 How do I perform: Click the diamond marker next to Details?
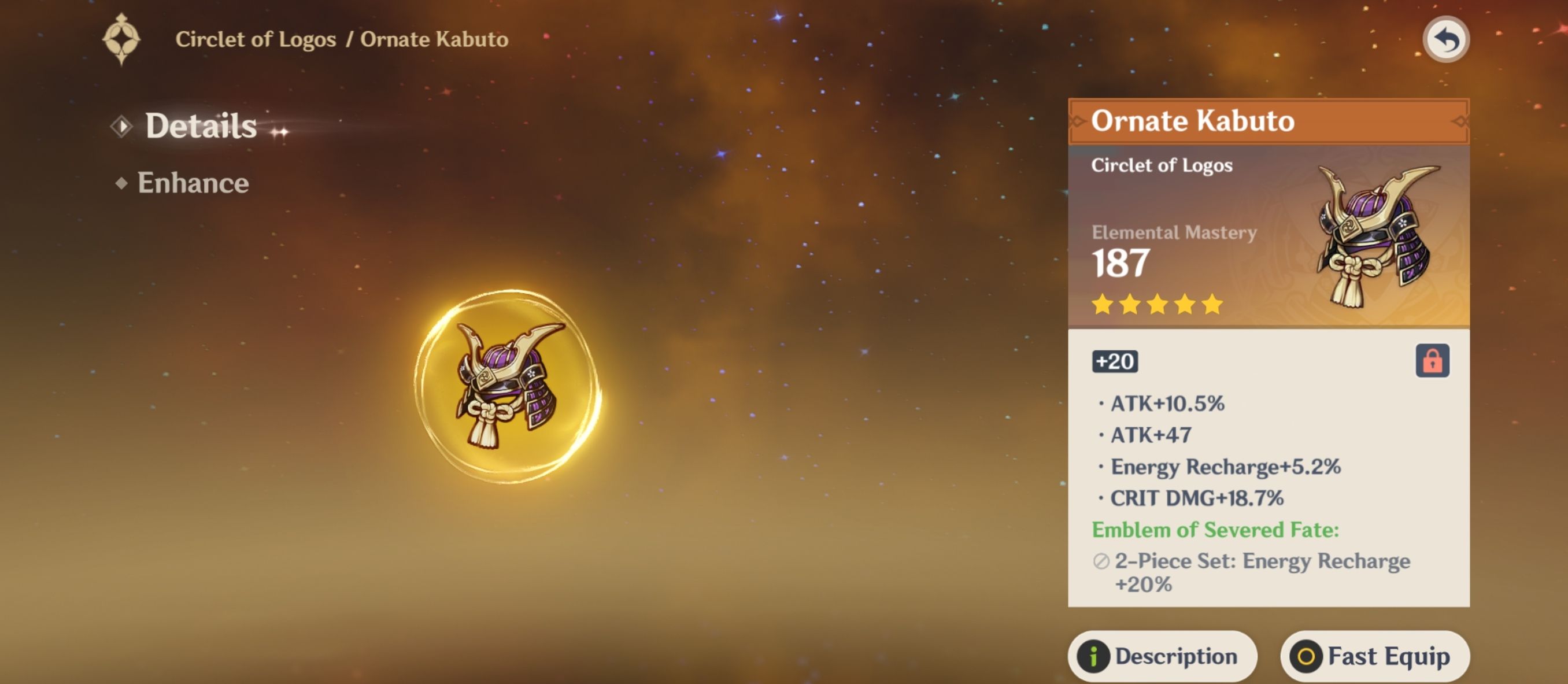[x=124, y=126]
